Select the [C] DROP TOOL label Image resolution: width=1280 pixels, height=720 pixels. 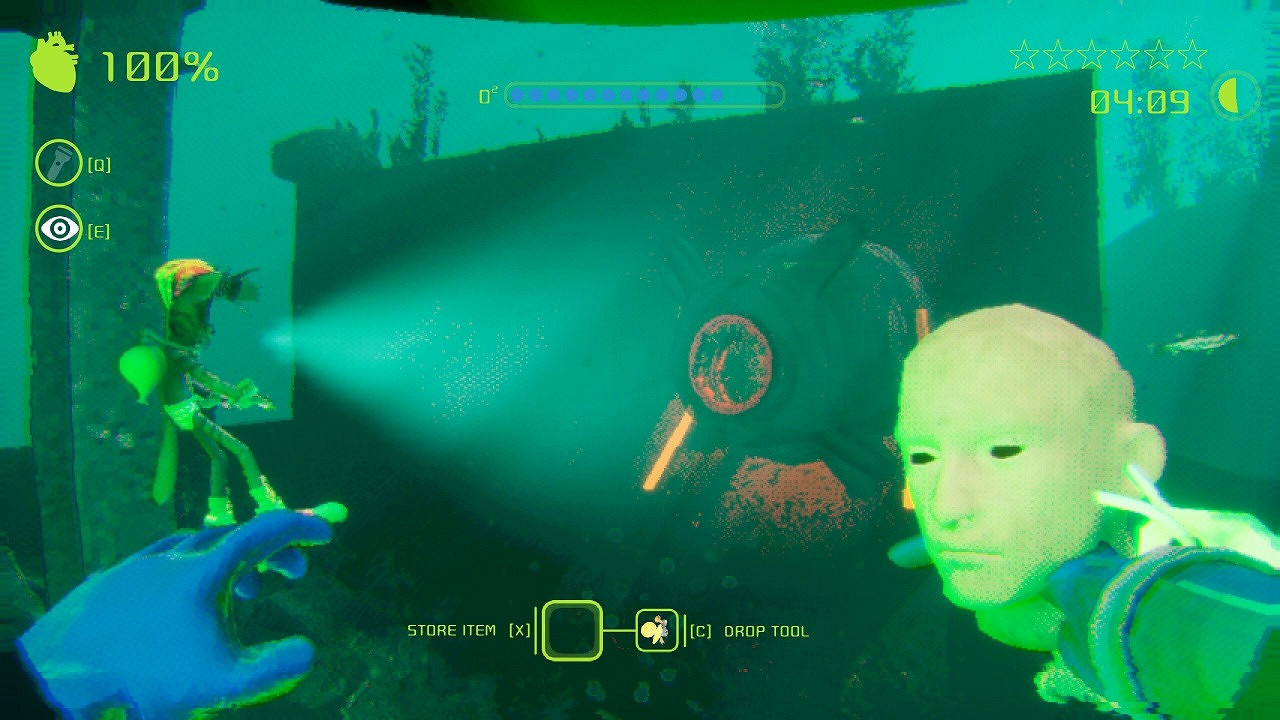(x=748, y=631)
